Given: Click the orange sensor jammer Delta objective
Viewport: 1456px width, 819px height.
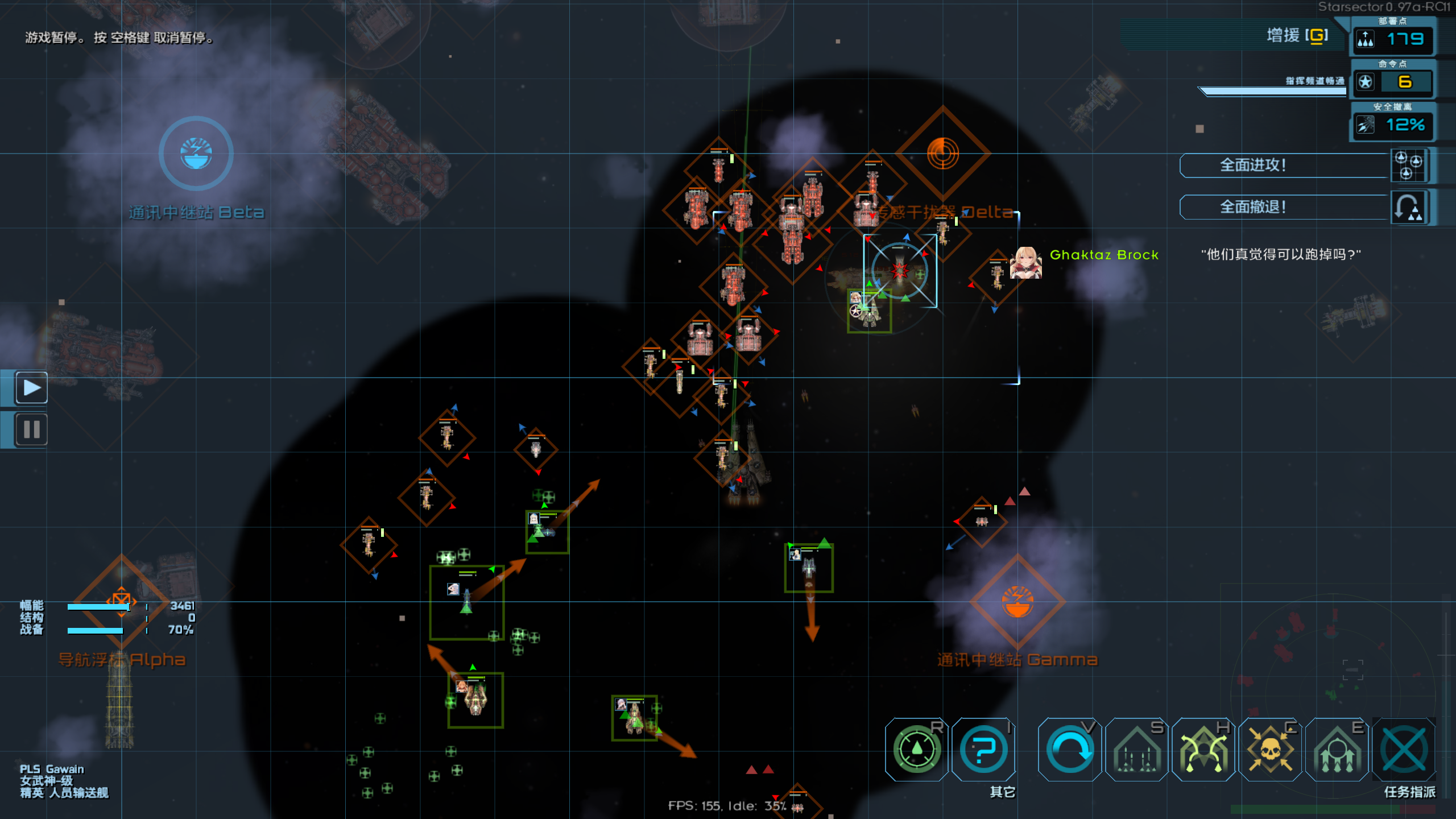Looking at the screenshot, I should point(942,154).
